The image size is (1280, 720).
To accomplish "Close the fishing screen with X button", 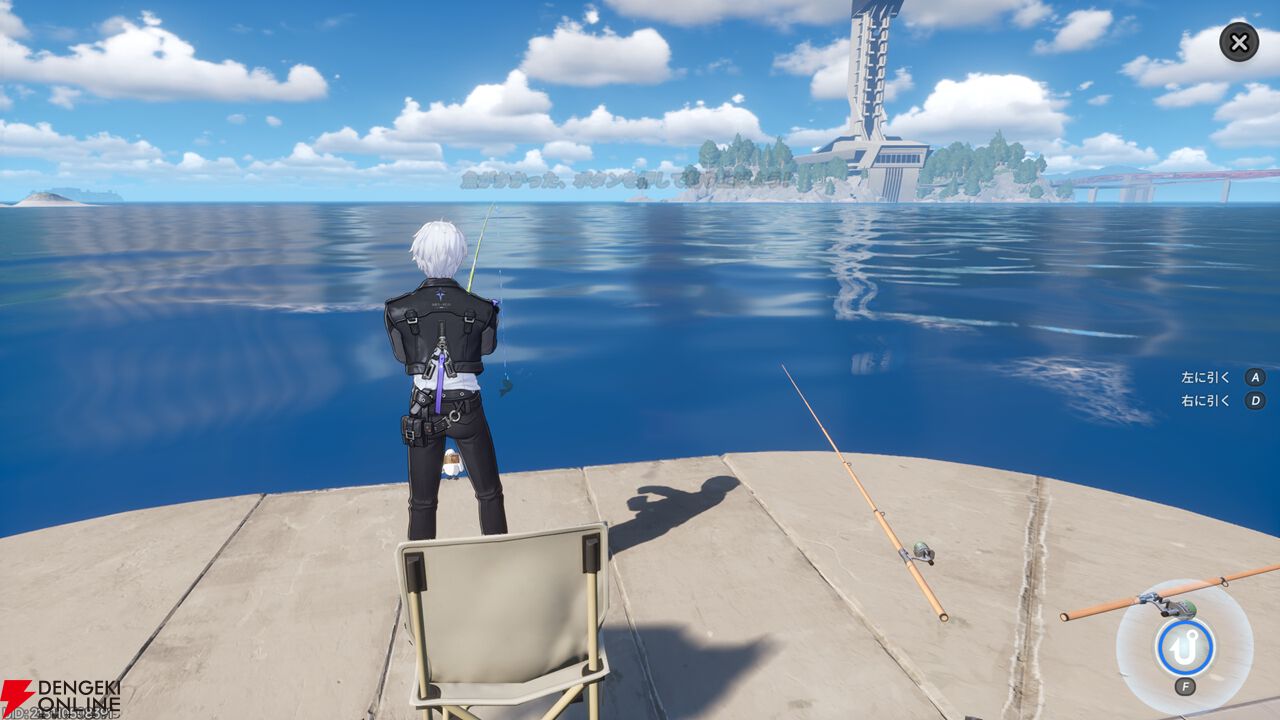I will tap(1239, 42).
